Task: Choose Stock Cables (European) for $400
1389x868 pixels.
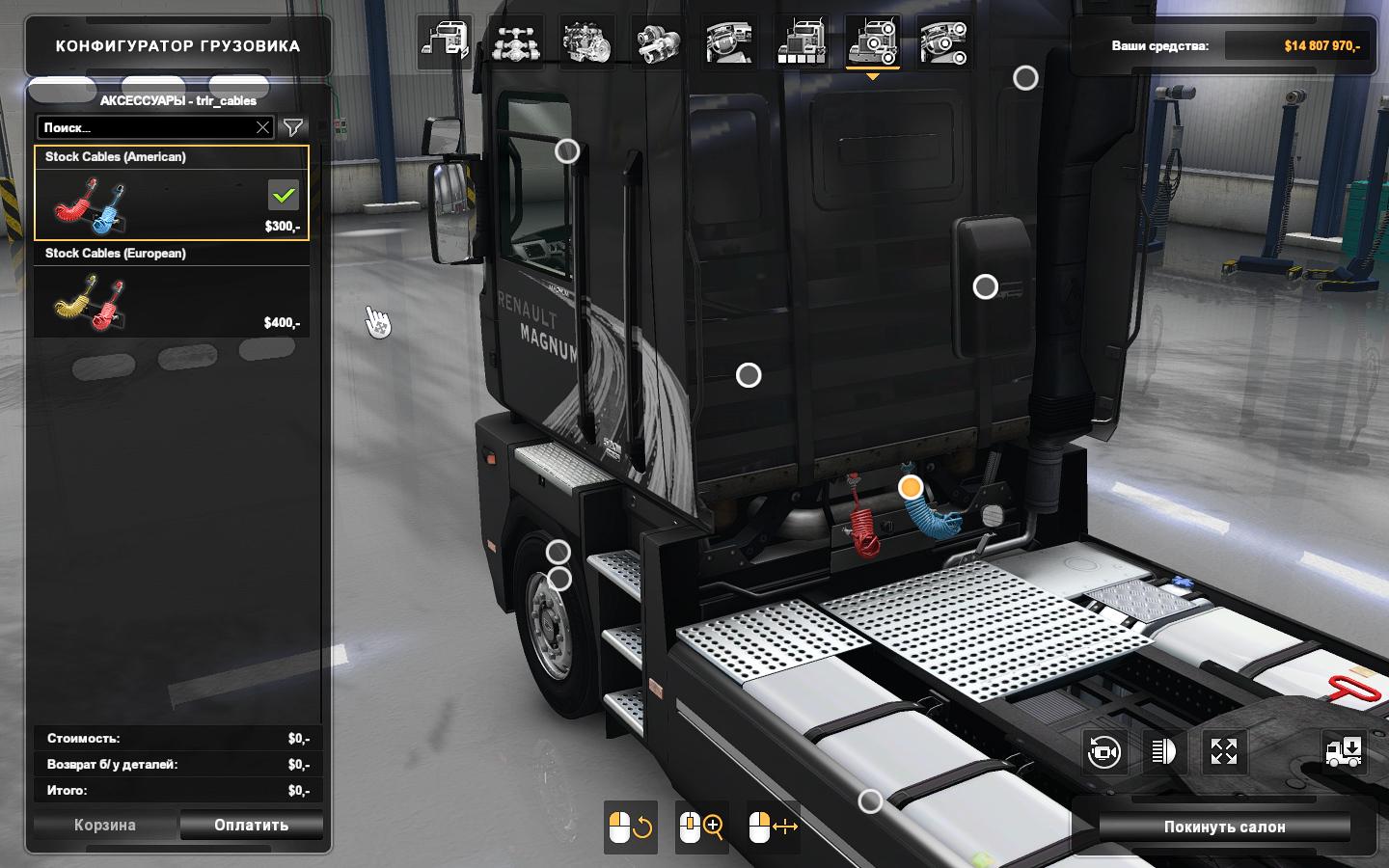Action: click(x=172, y=289)
